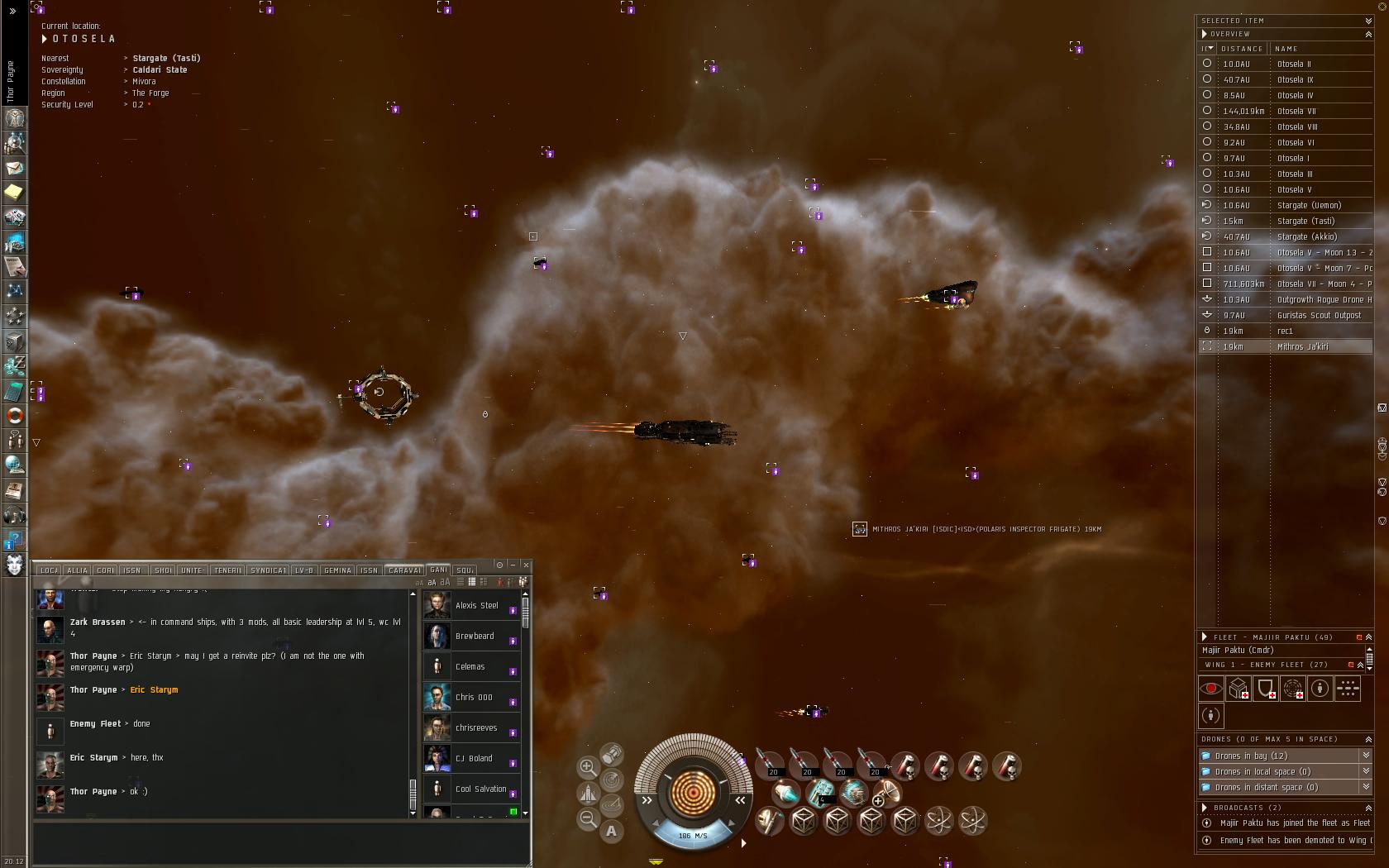Open the yellow notepad icon in sidebar
Image resolution: width=1389 pixels, height=868 pixels.
[14, 193]
